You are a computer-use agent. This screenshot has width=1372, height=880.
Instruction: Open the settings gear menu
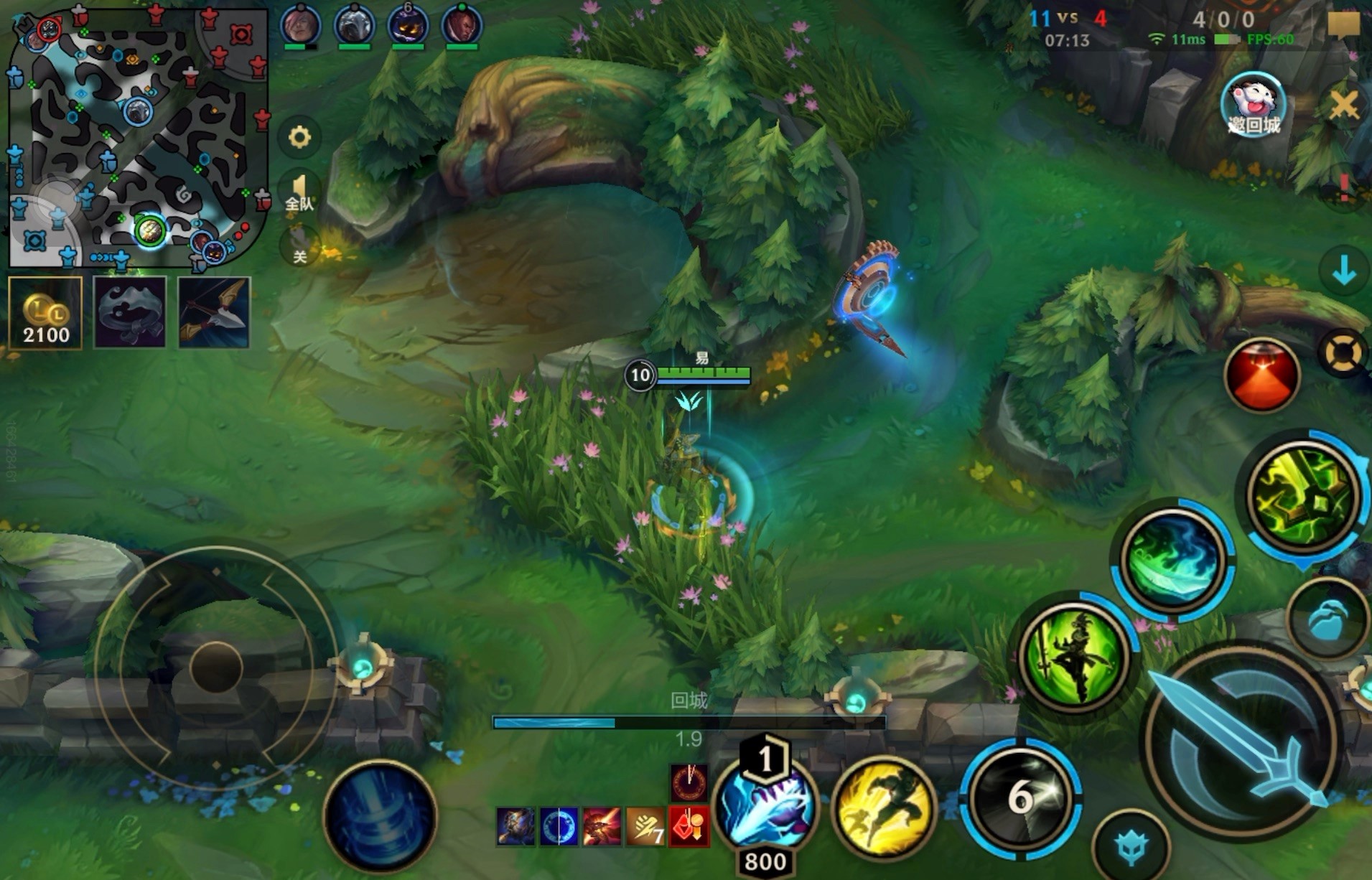tap(299, 136)
